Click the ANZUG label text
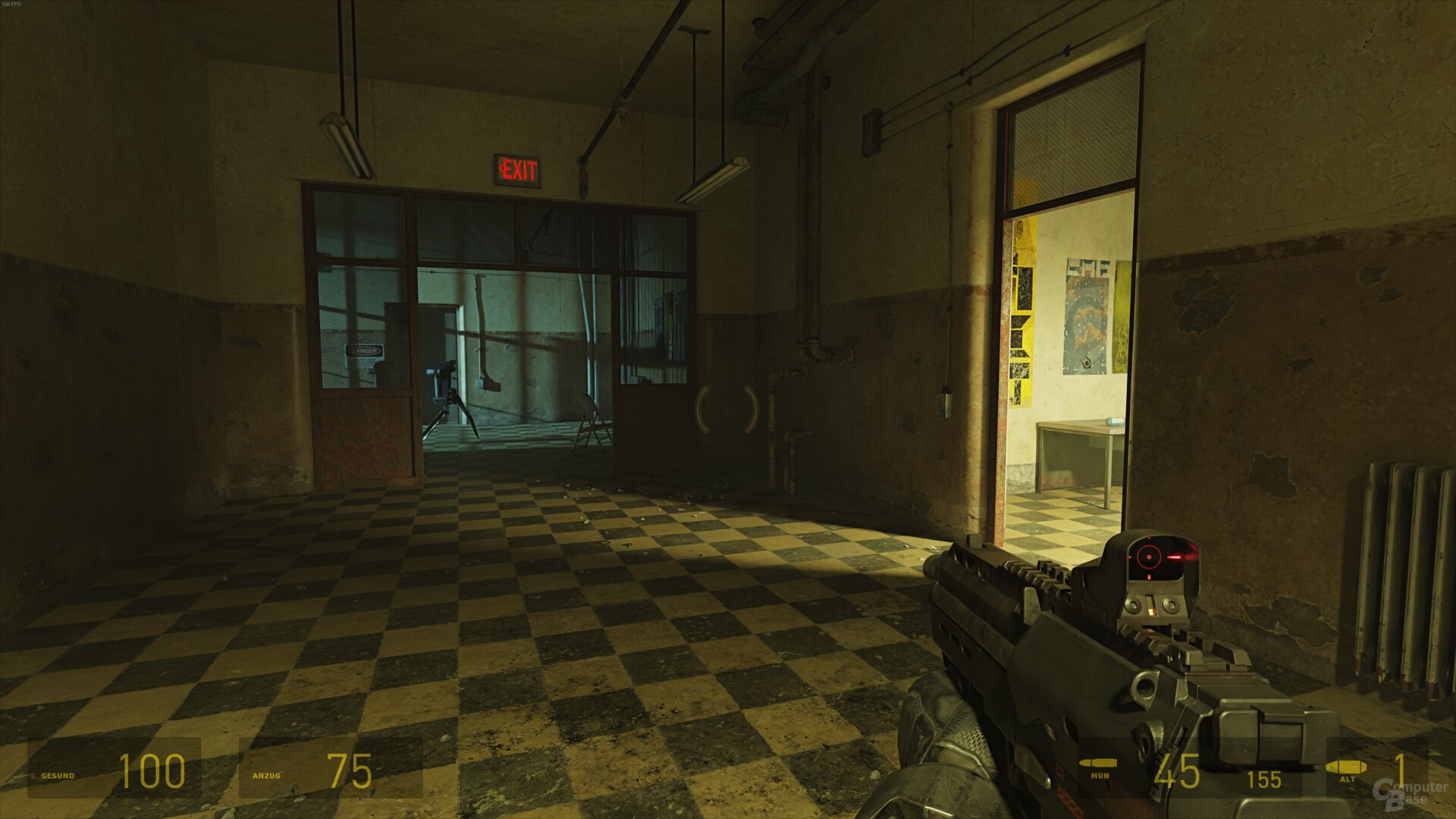This screenshot has width=1456, height=819. (x=266, y=777)
